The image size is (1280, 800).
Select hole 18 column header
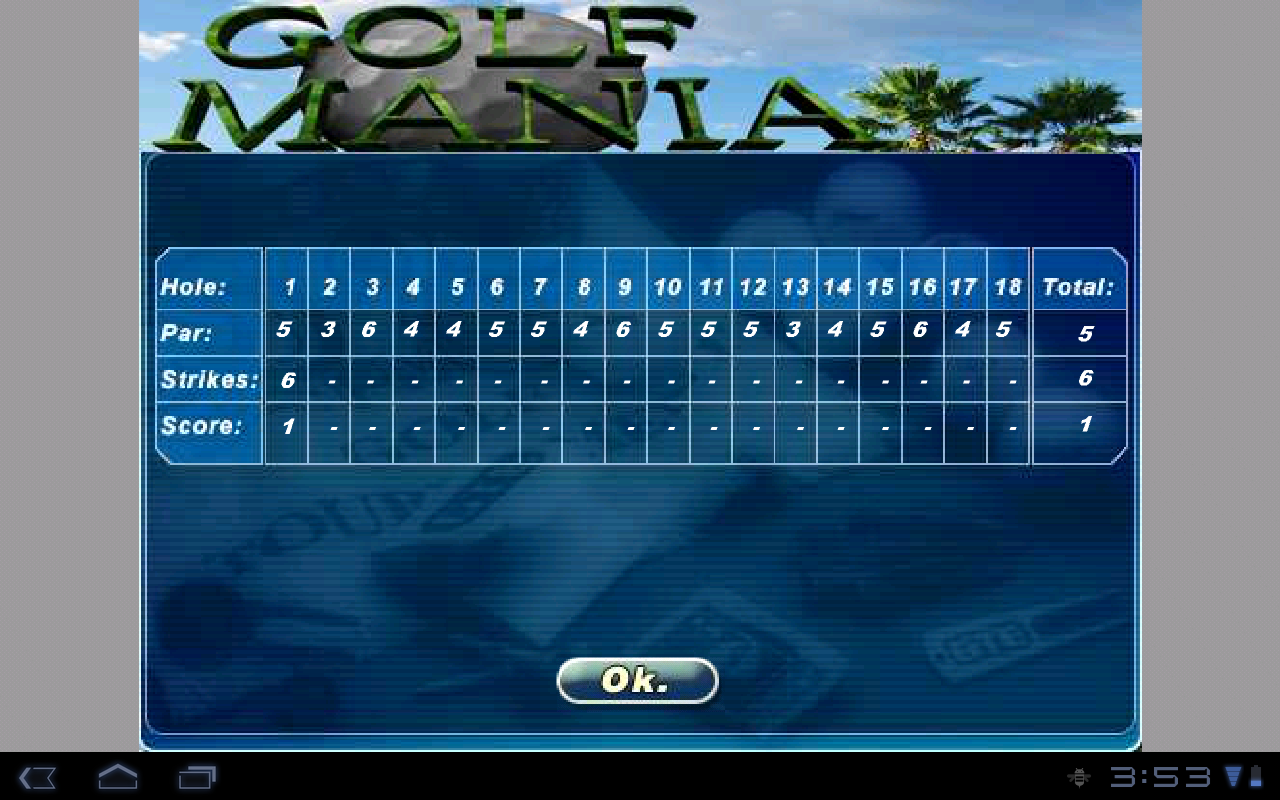pos(1007,286)
